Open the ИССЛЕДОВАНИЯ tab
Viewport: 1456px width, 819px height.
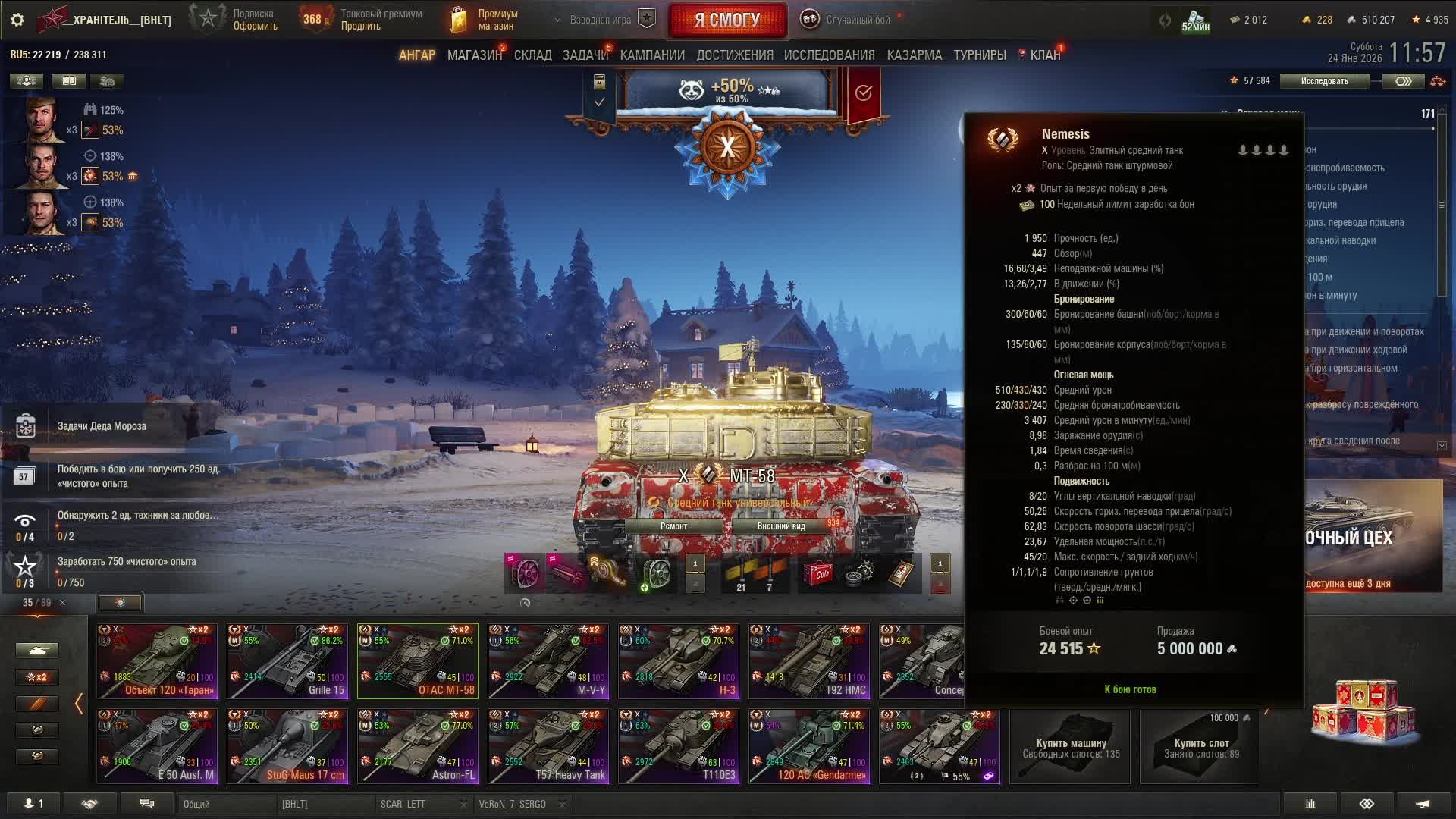point(829,55)
